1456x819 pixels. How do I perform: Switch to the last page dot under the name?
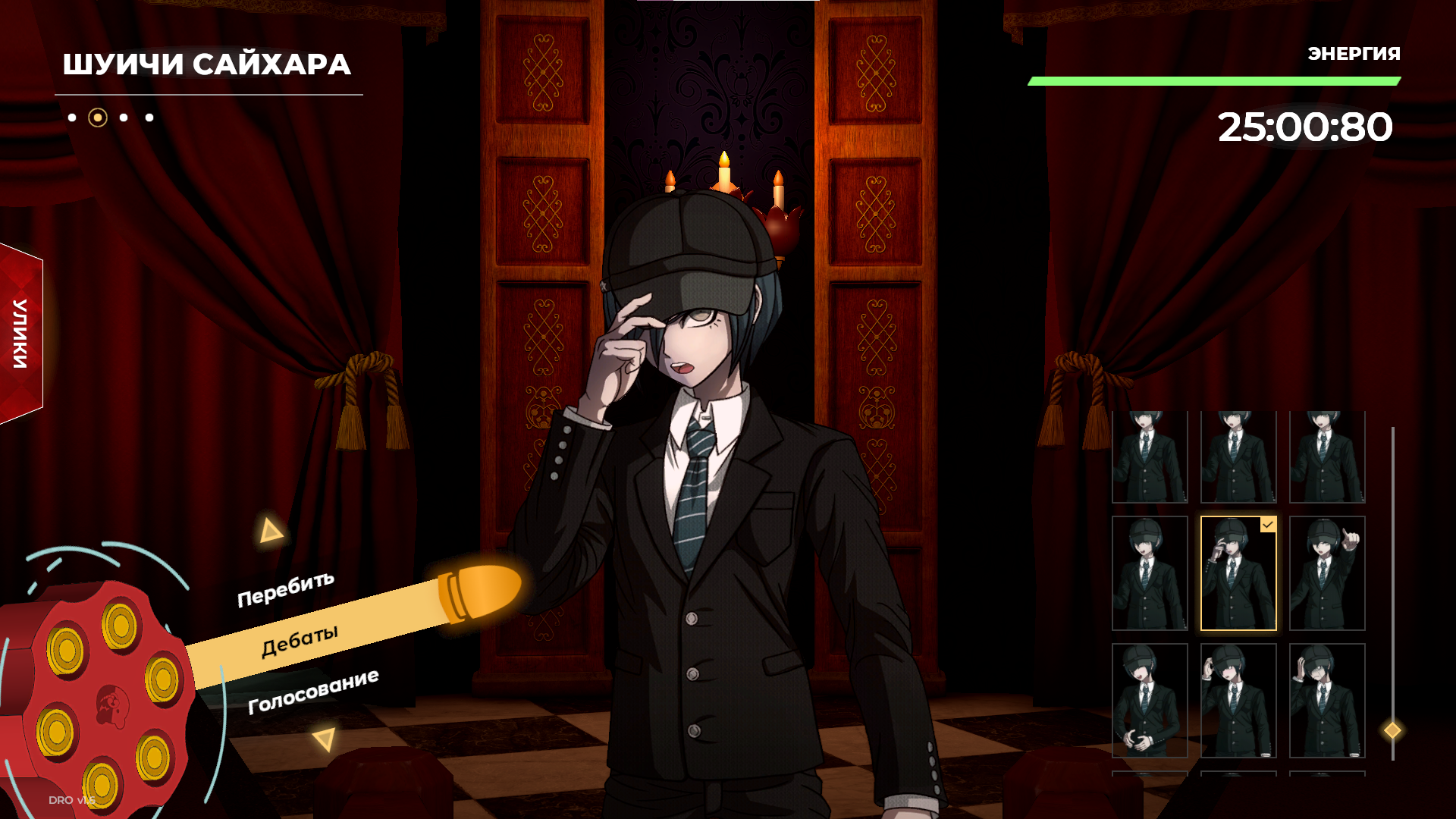149,118
